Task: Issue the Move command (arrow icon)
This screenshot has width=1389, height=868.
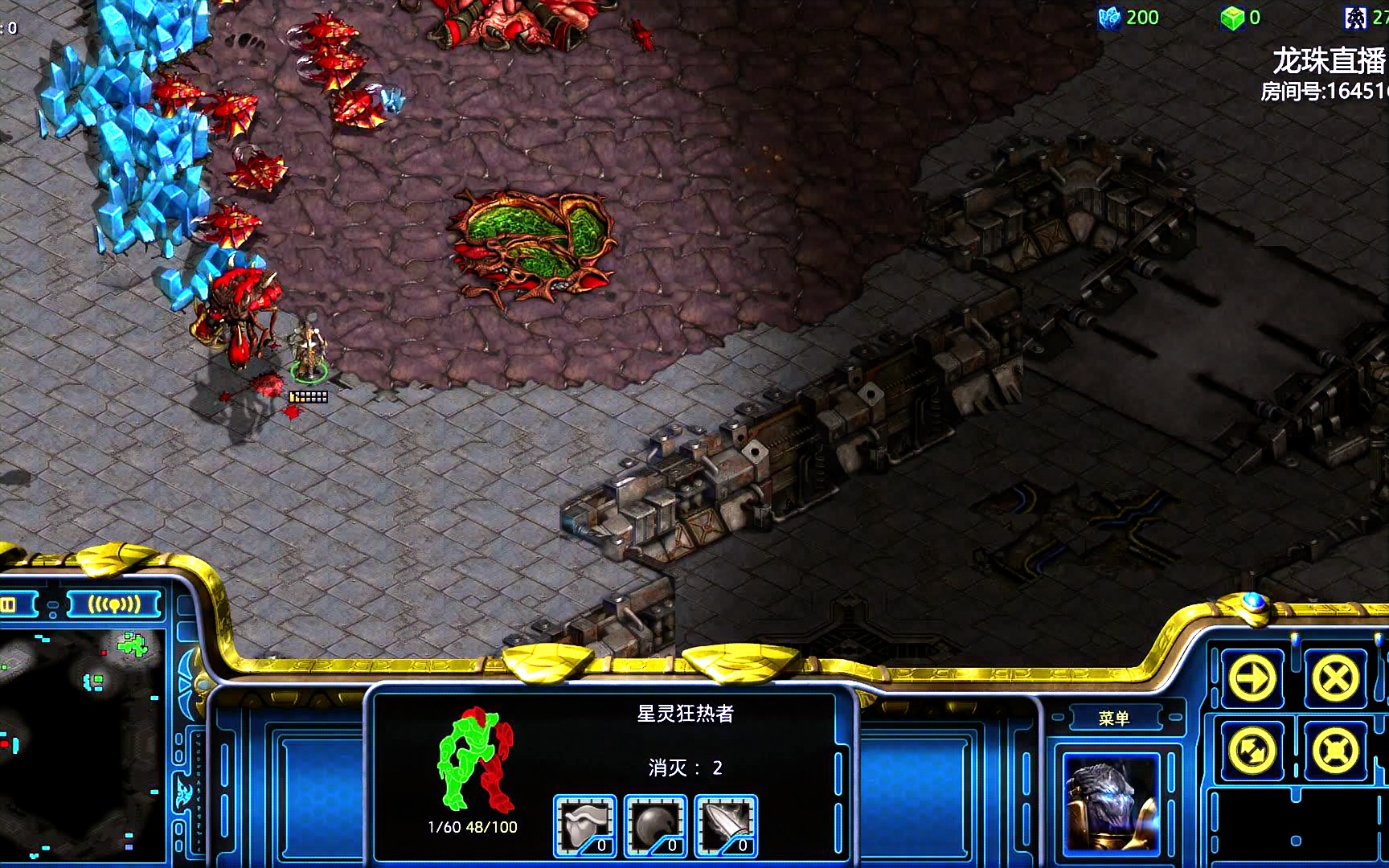Action: click(1252, 678)
